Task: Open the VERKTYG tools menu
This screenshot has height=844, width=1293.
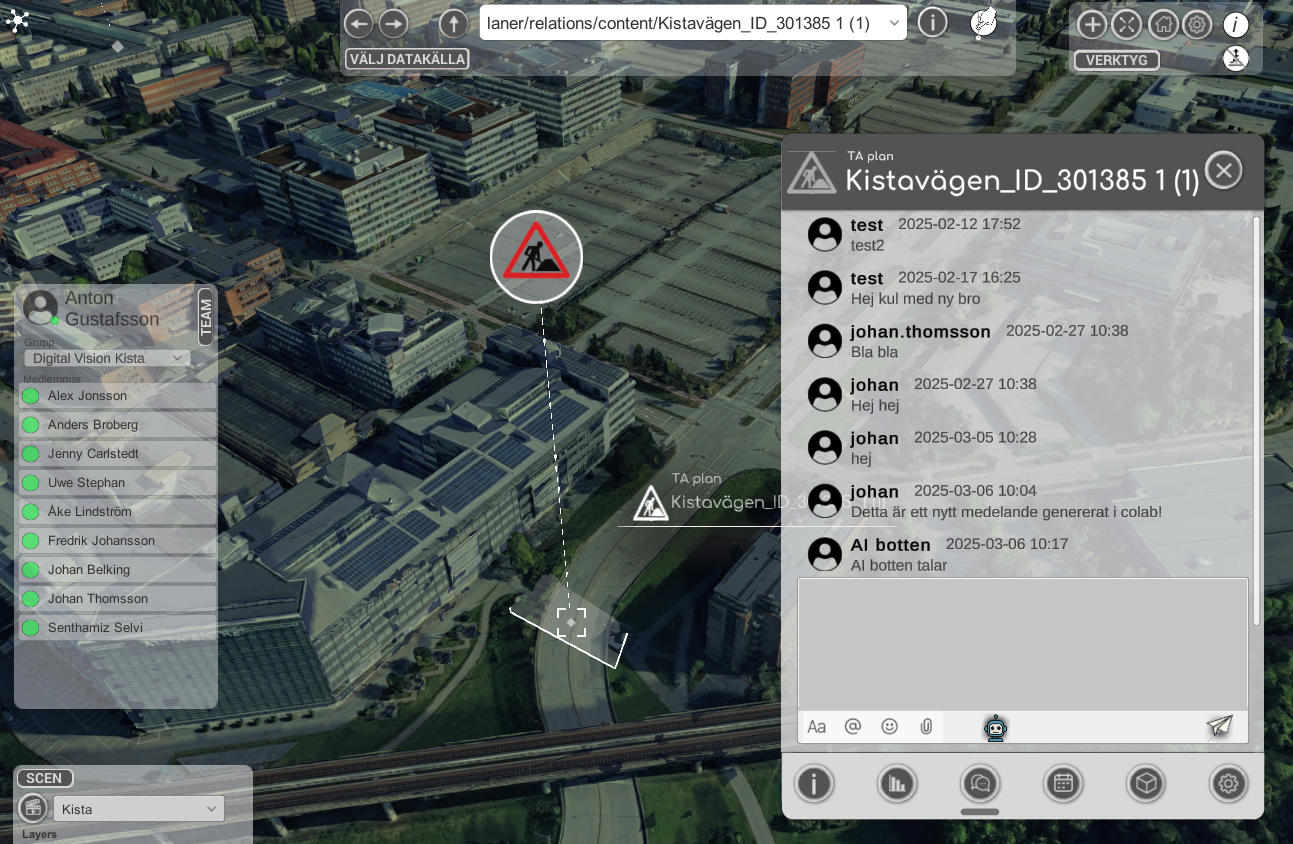Action: pyautogui.click(x=1116, y=60)
